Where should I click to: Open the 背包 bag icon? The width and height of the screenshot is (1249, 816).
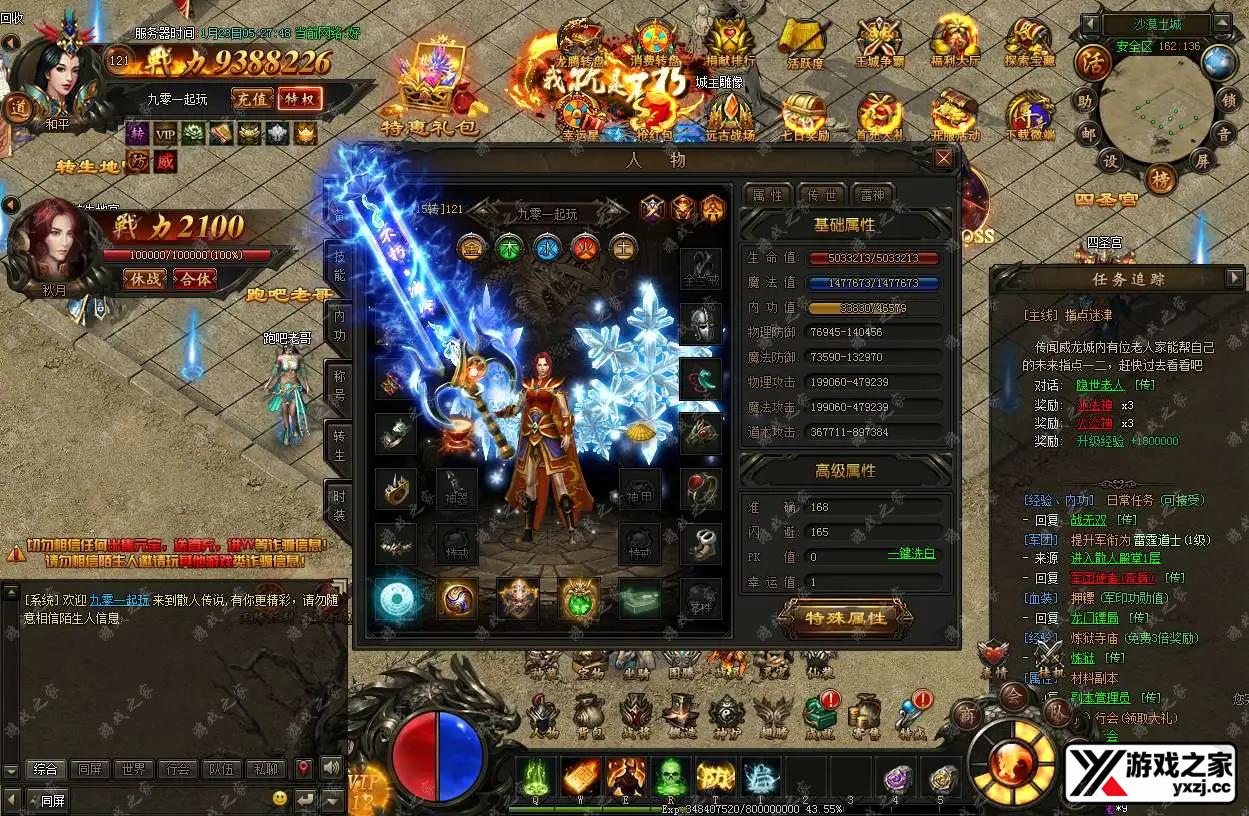click(x=589, y=714)
